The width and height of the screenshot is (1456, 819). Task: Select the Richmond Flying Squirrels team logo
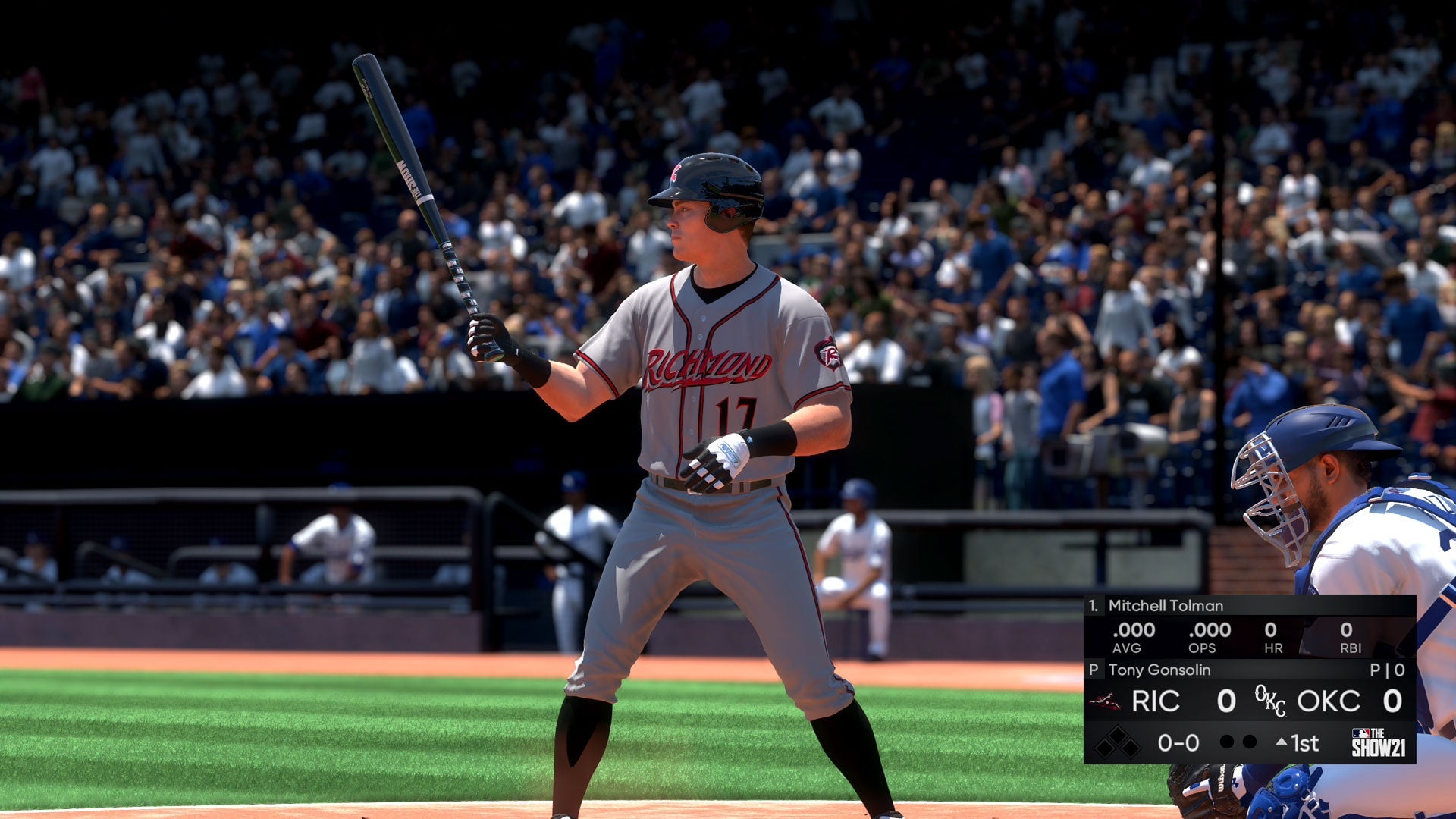point(1106,701)
